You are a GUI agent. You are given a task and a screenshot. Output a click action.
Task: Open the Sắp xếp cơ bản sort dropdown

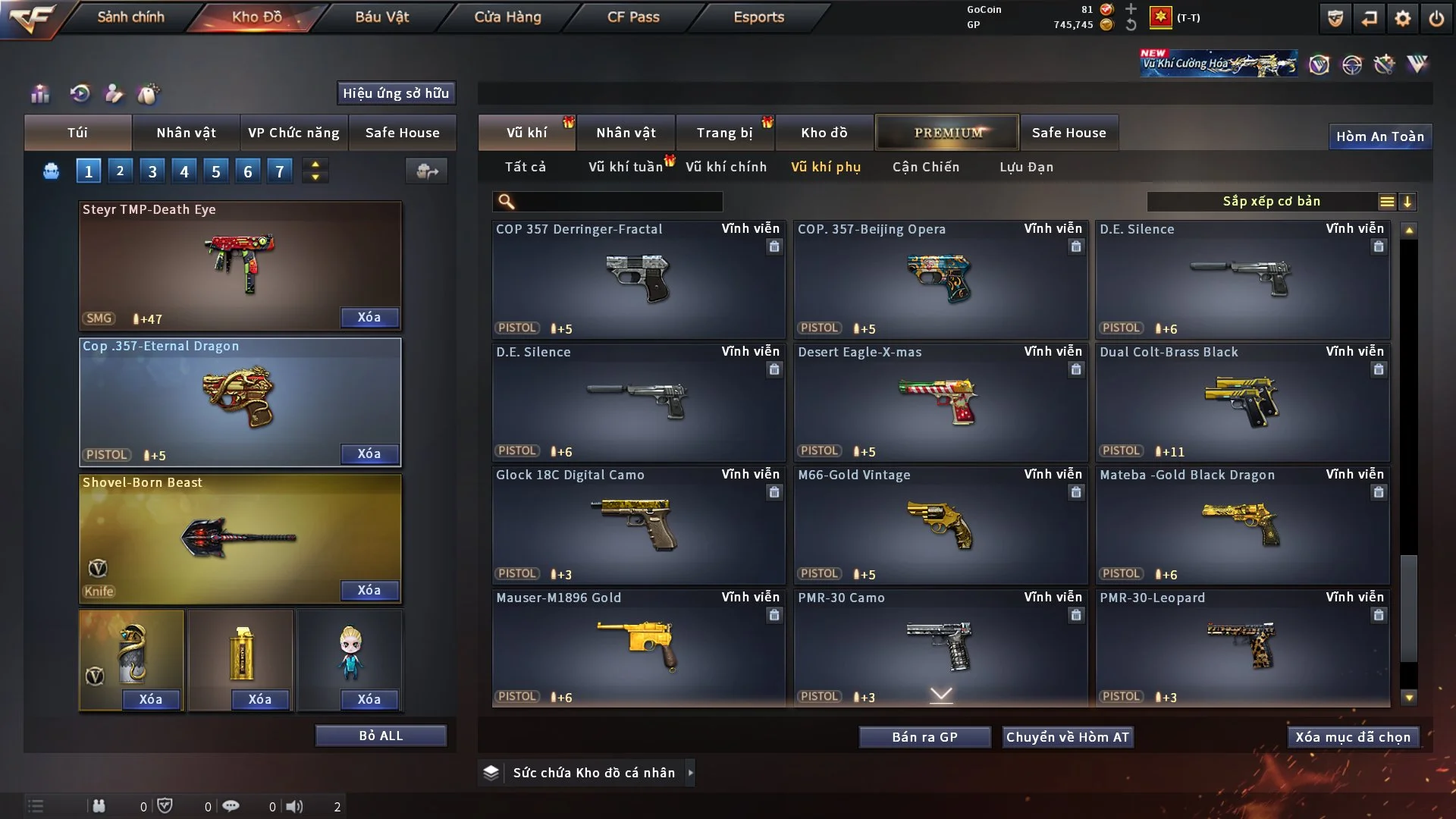click(x=1271, y=202)
